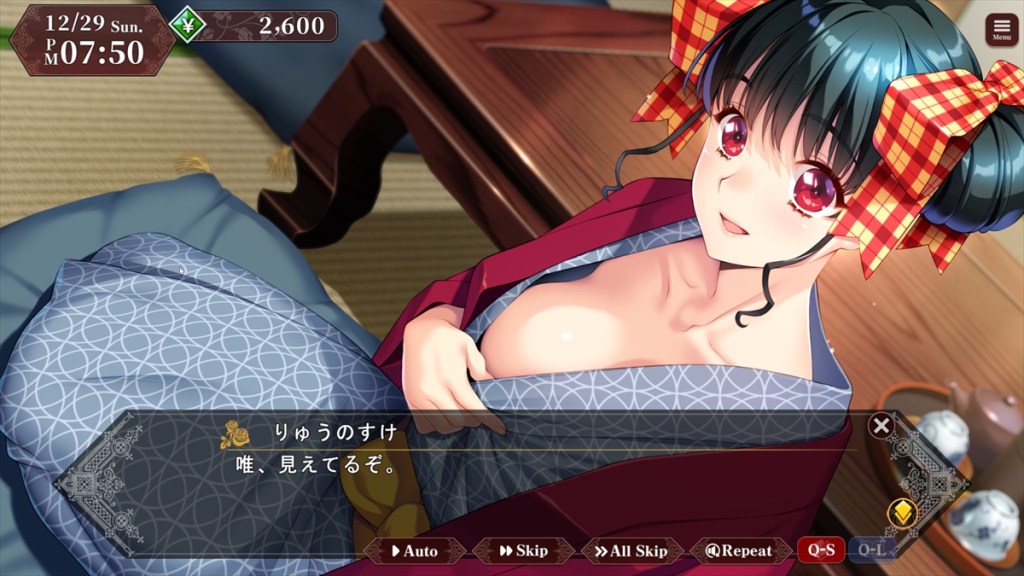Quick load with Q-L button
This screenshot has width=1024, height=576.
[871, 550]
